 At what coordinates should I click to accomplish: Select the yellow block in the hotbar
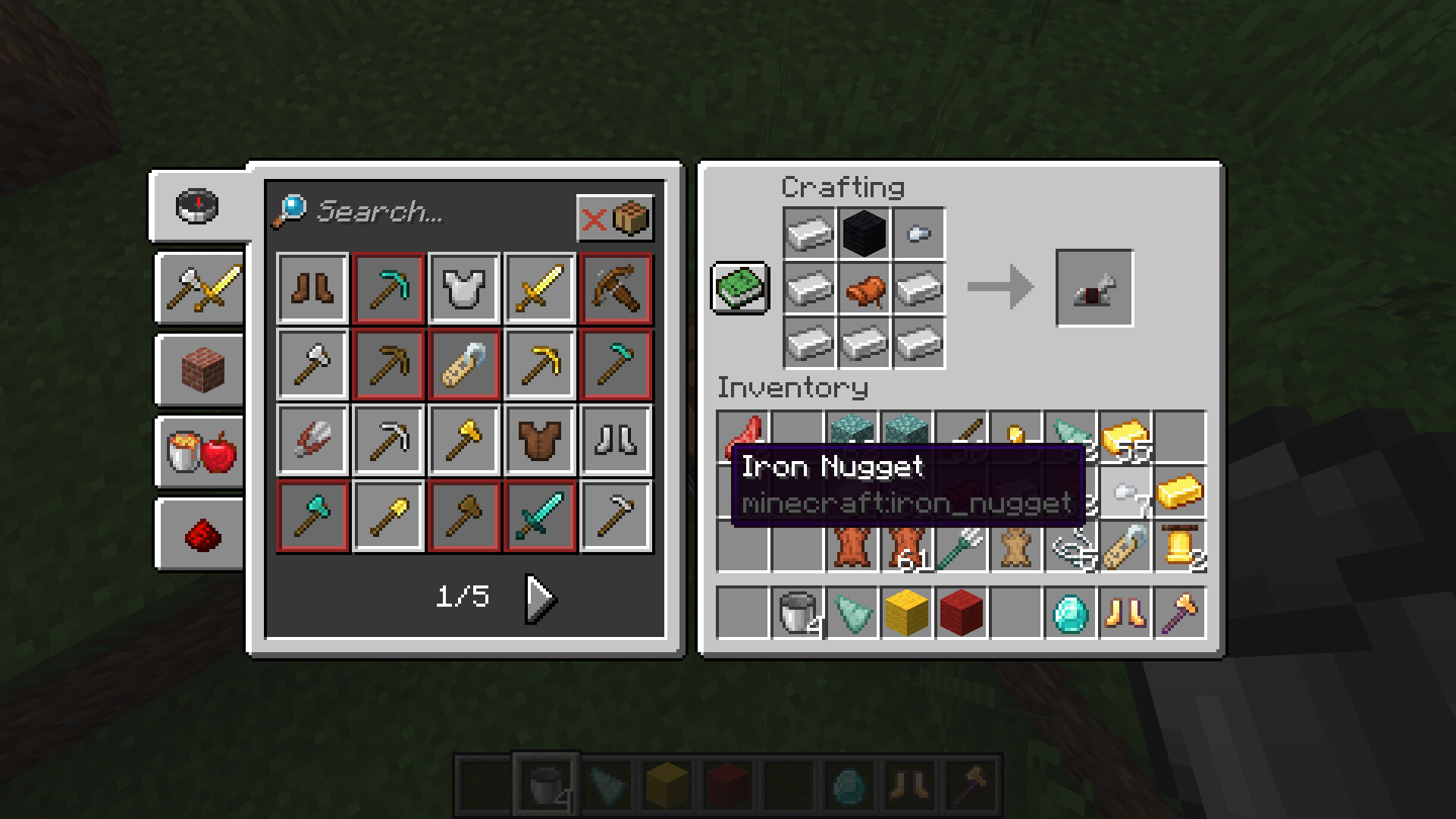click(x=907, y=613)
